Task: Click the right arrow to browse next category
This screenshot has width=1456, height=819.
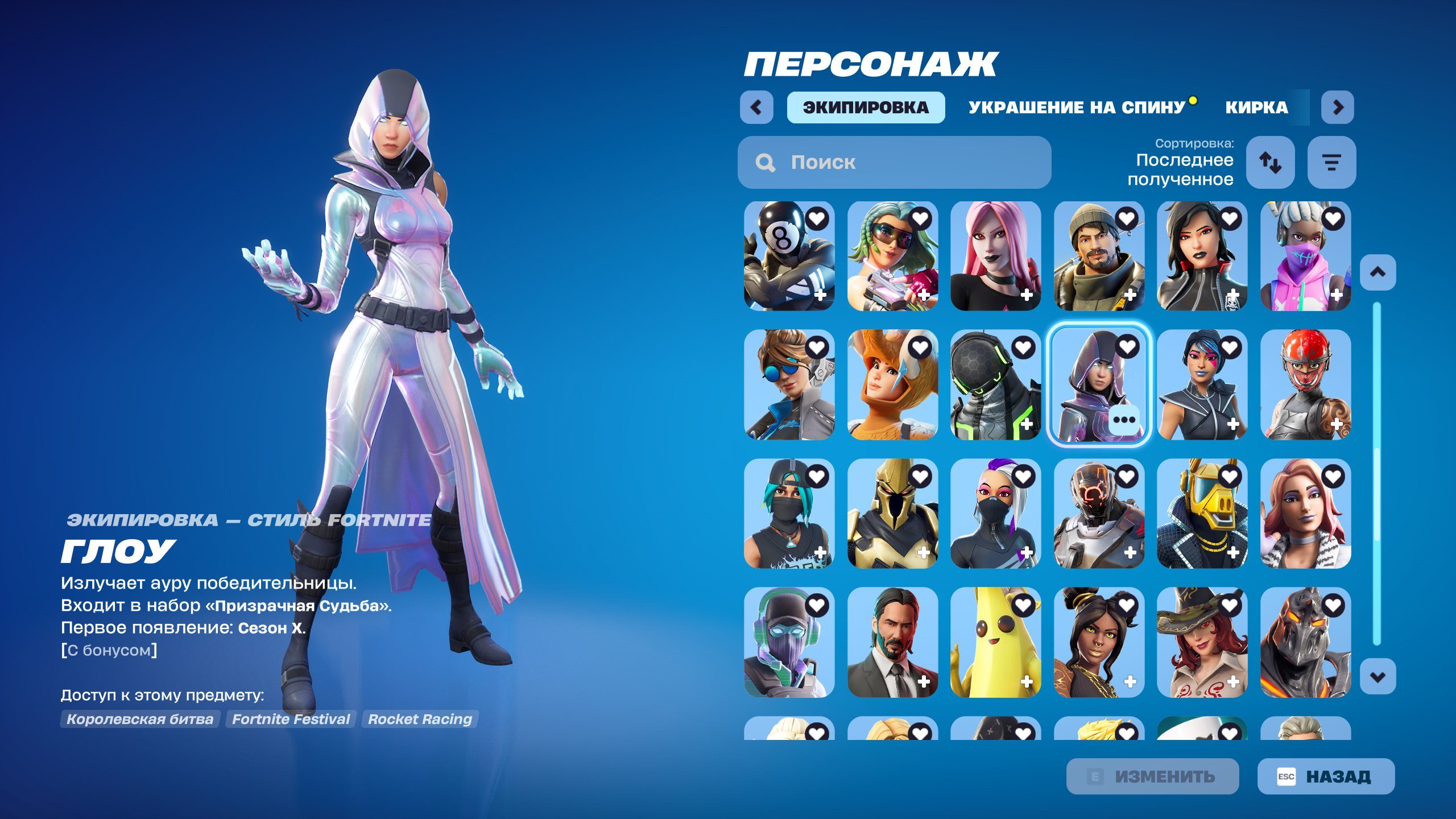Action: [x=1338, y=108]
